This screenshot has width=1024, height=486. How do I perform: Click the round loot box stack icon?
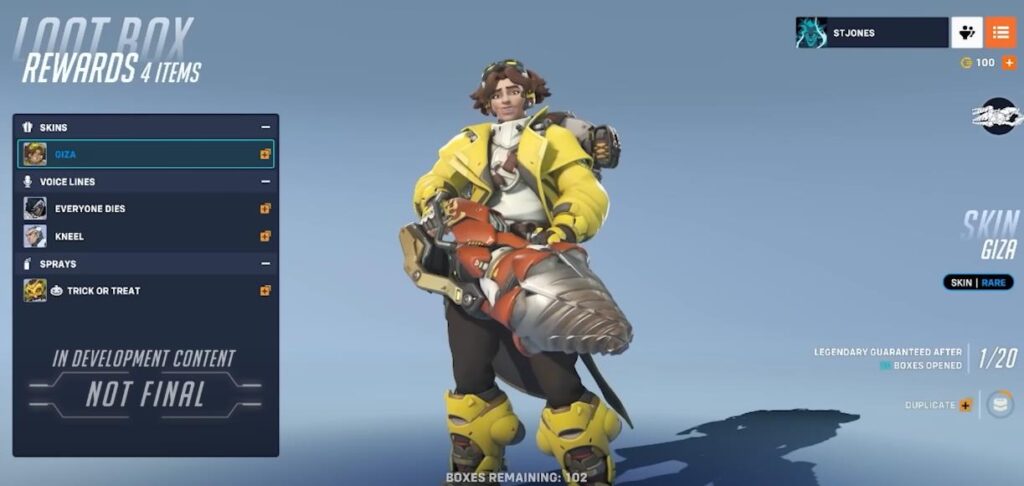[x=999, y=405]
